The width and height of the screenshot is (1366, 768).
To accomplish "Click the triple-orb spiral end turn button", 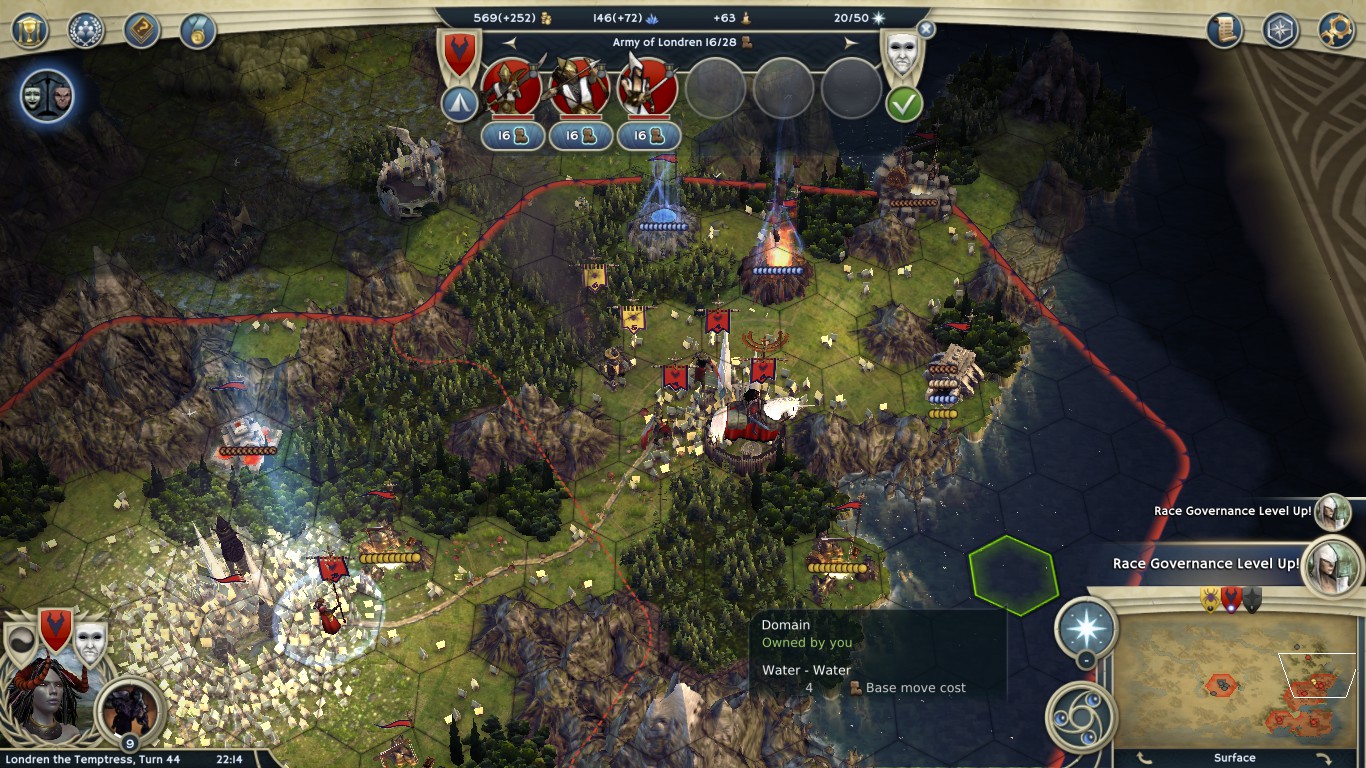I will click(1080, 714).
